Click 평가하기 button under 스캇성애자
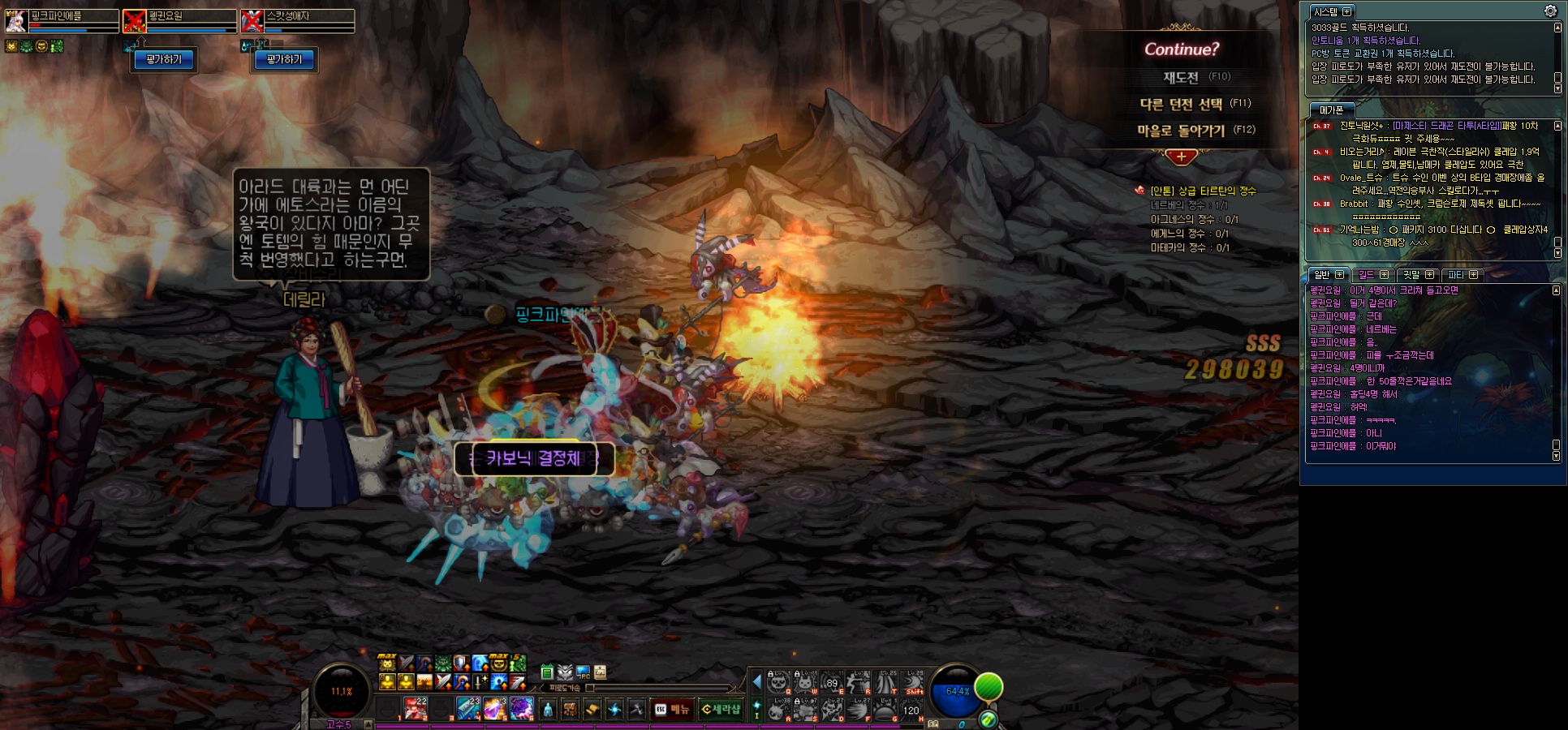 pos(284,59)
